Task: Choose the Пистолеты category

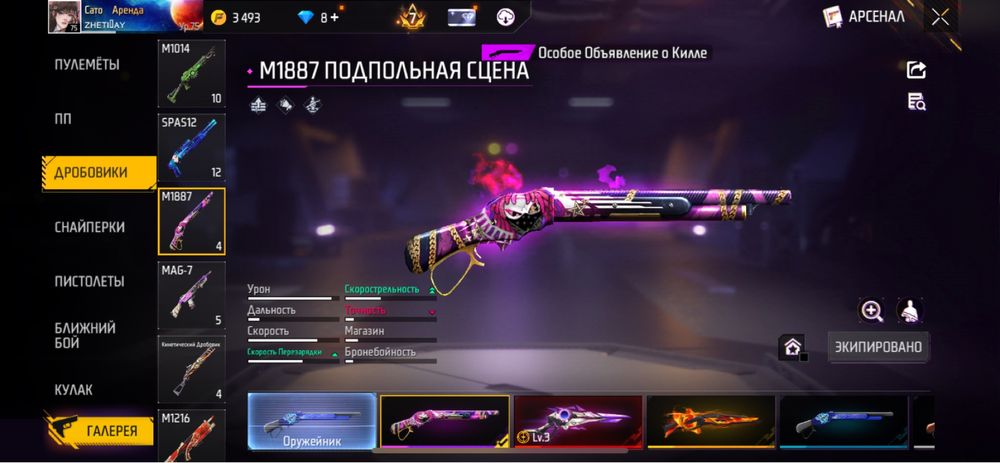Action: [89, 281]
